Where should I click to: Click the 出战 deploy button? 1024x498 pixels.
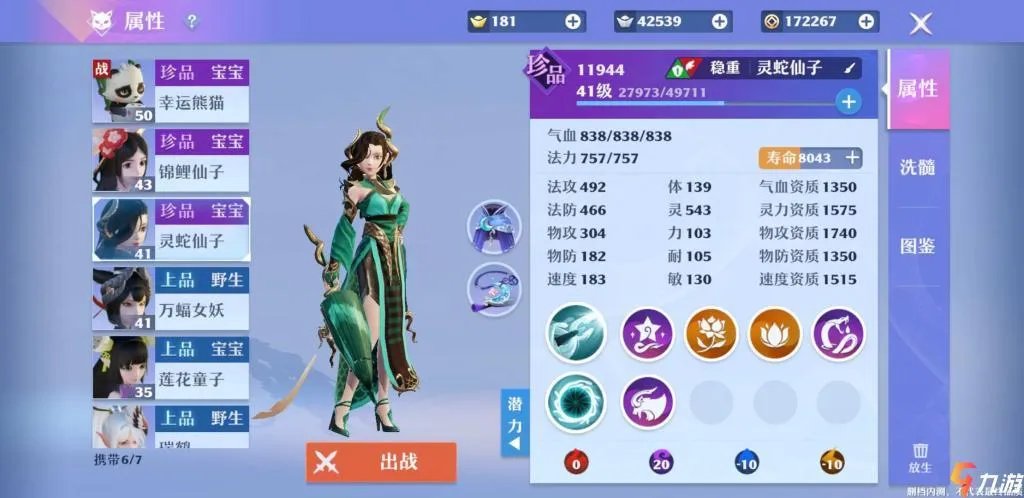381,462
